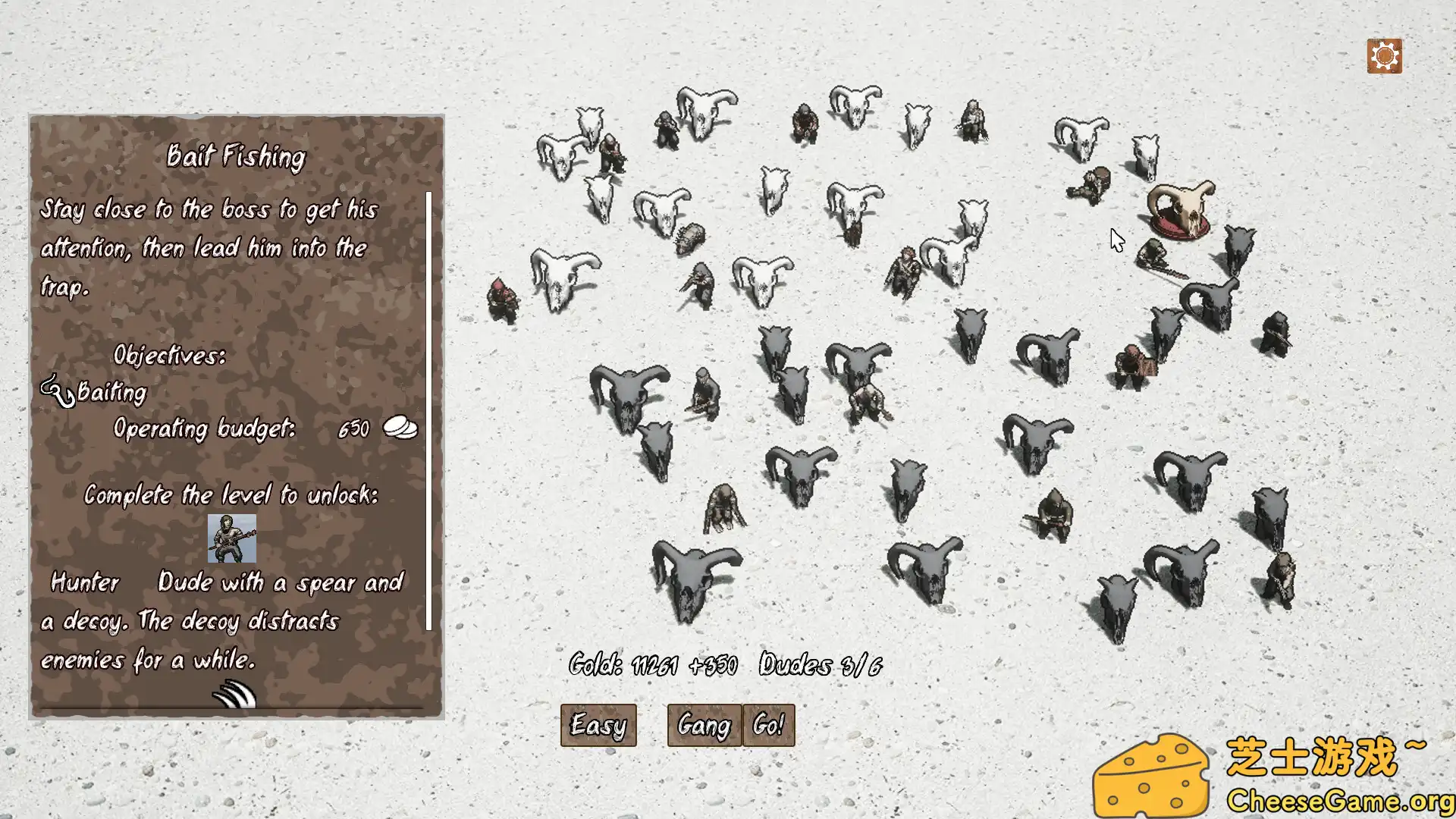The image size is (1456, 819).
Task: Switch the Gang selection
Action: coord(701,724)
